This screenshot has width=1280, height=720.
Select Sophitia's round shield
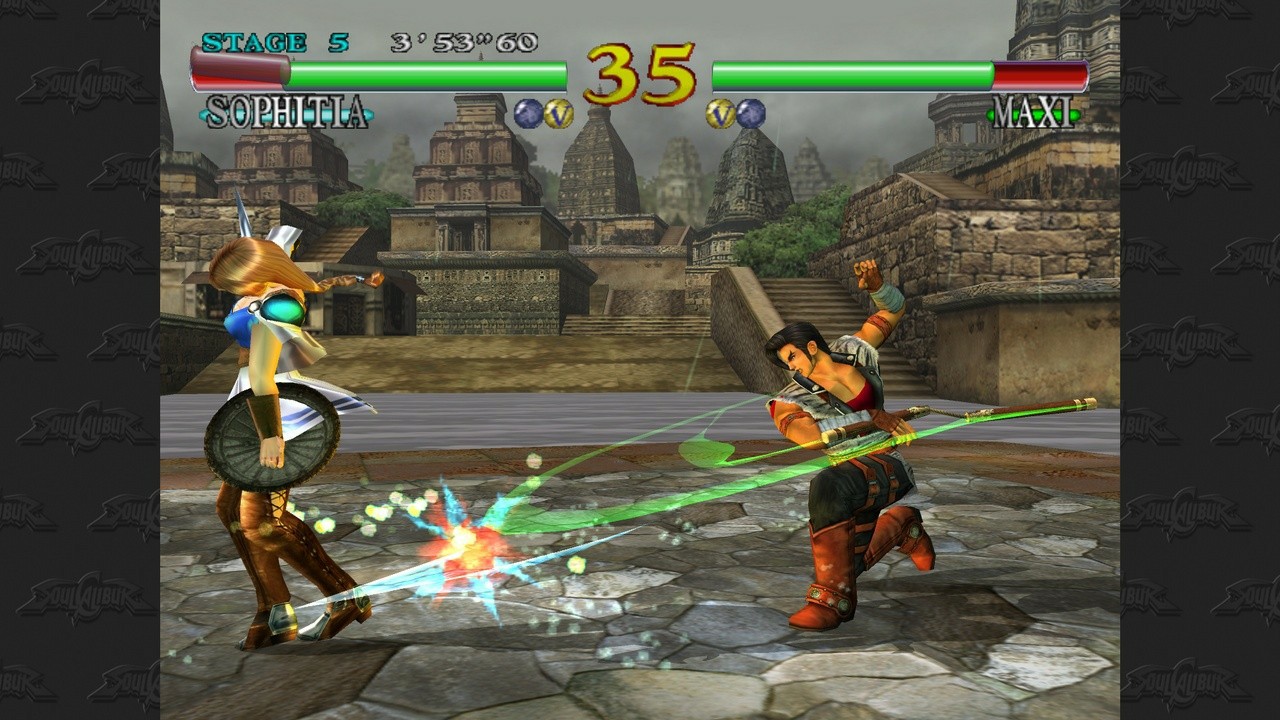[272, 437]
